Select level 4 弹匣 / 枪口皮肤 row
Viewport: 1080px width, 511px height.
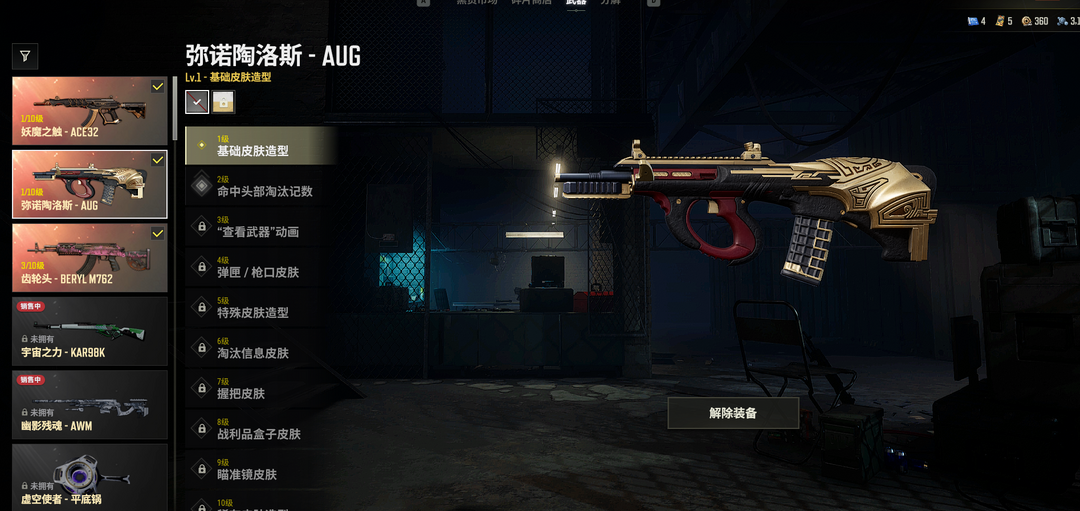[260, 267]
